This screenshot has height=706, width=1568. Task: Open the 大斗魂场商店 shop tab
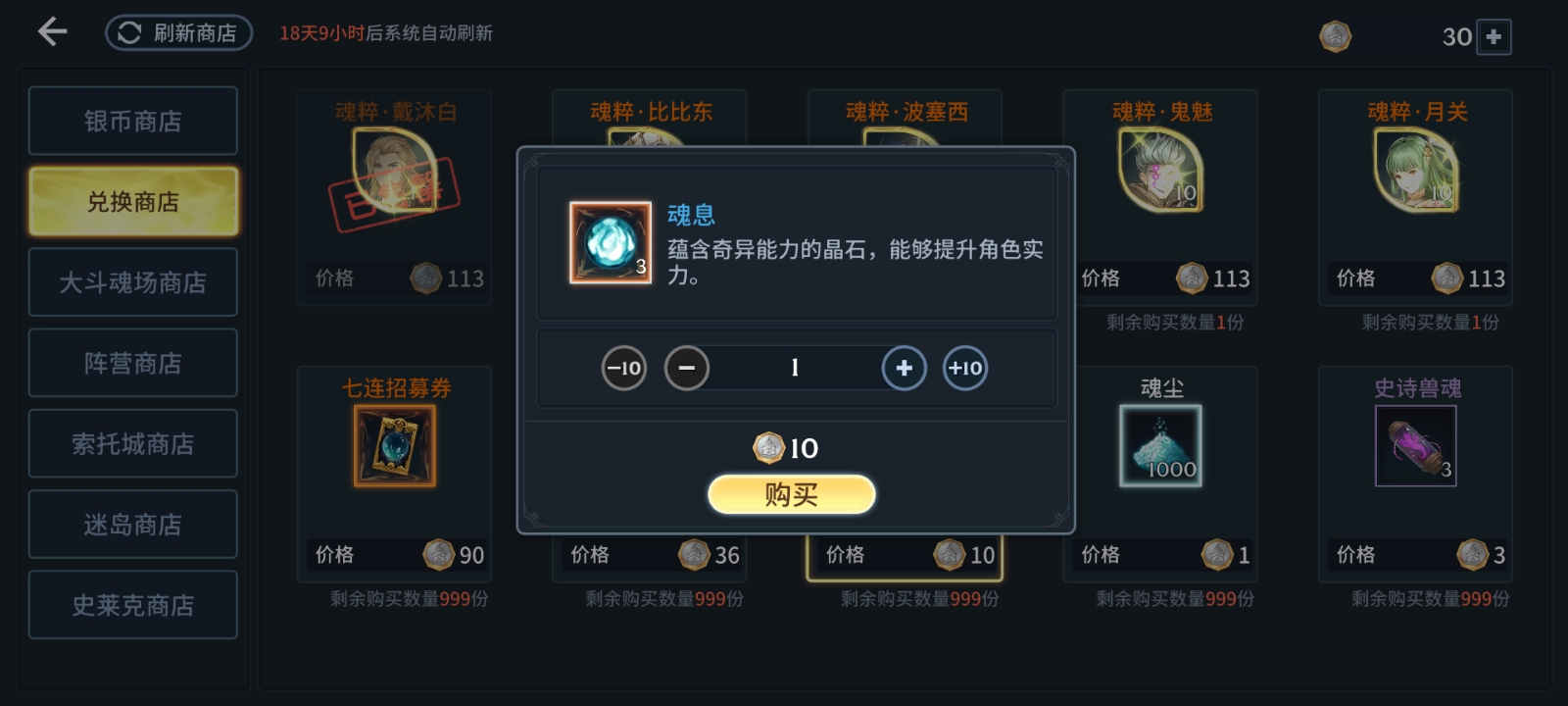tap(132, 281)
